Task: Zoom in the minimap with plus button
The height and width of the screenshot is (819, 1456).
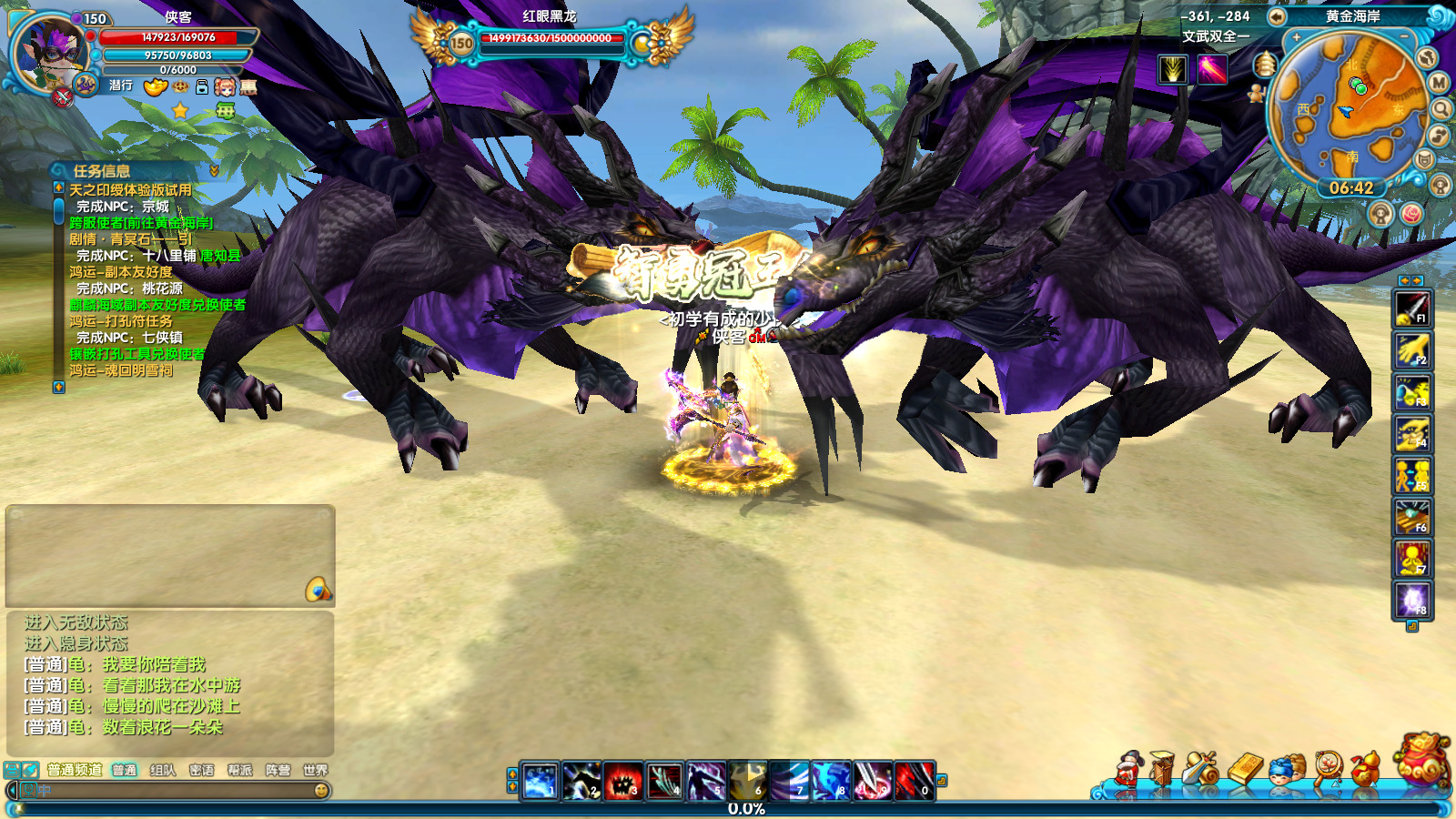Action: tap(1296, 38)
